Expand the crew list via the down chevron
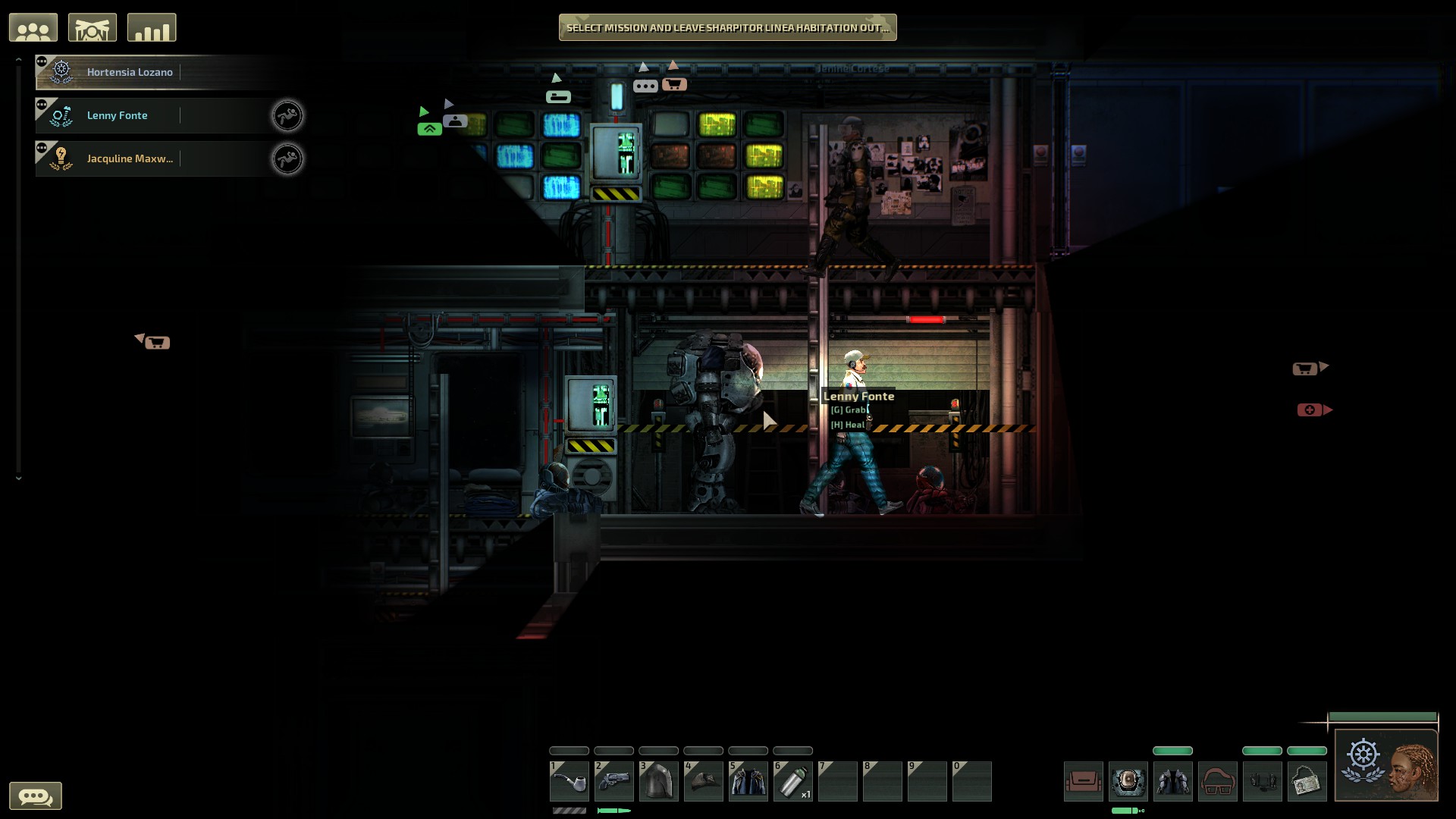 (18, 478)
